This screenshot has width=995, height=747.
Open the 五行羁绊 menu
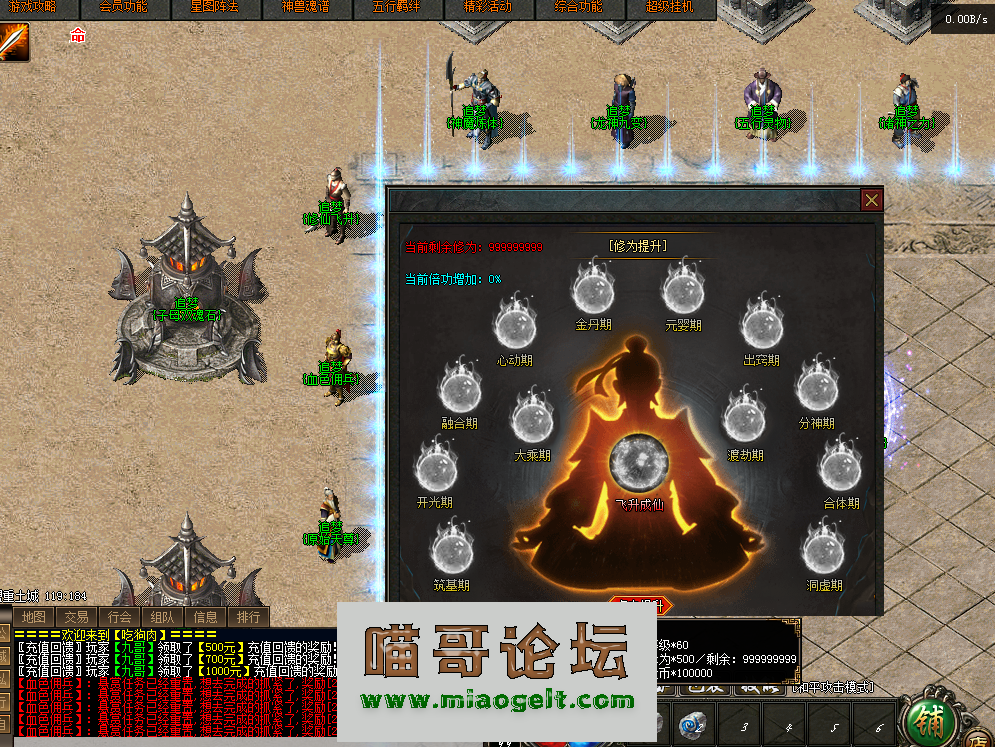point(395,7)
